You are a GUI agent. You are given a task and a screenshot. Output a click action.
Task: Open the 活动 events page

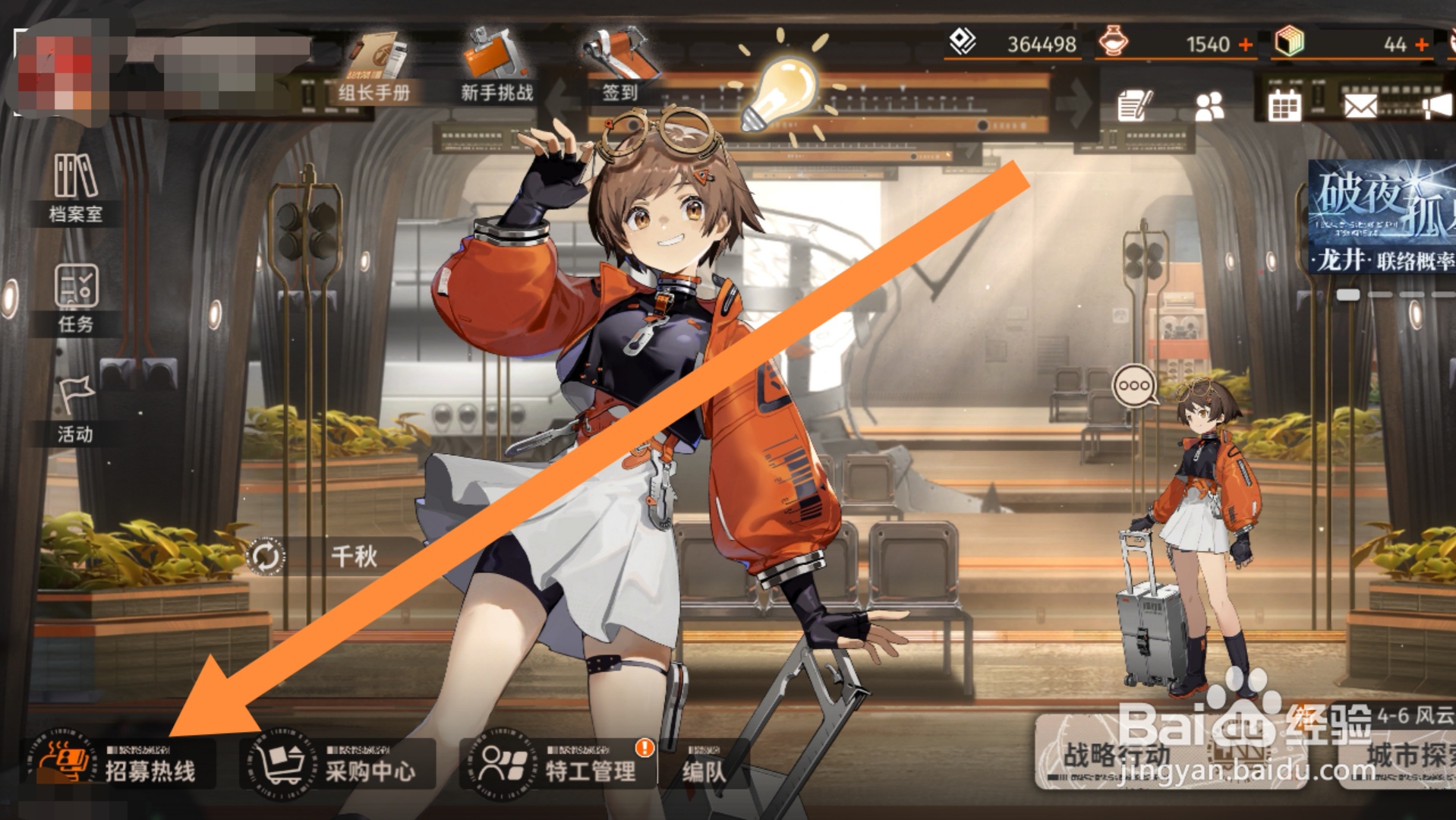(x=75, y=410)
